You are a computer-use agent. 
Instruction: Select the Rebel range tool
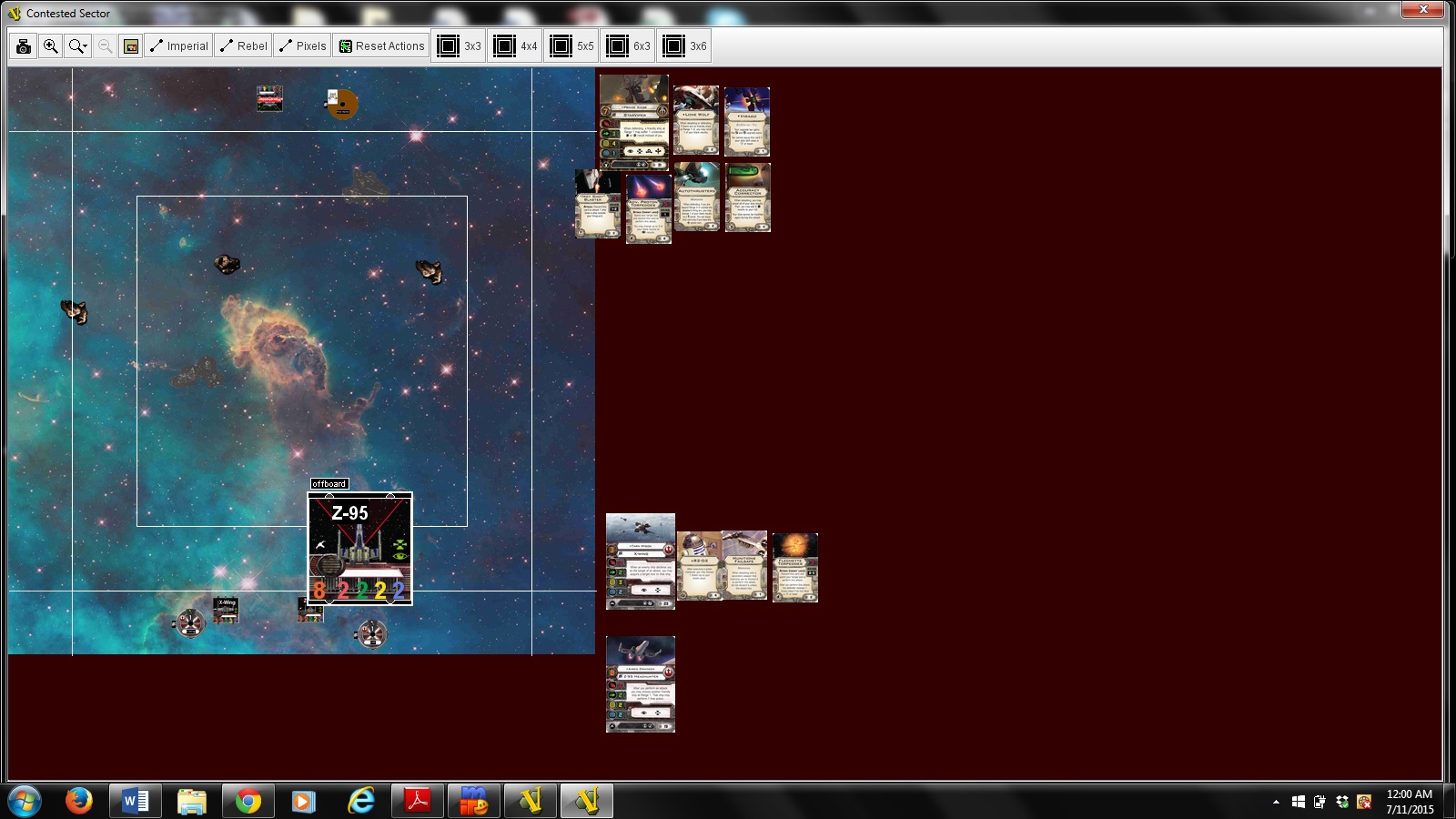[244, 46]
